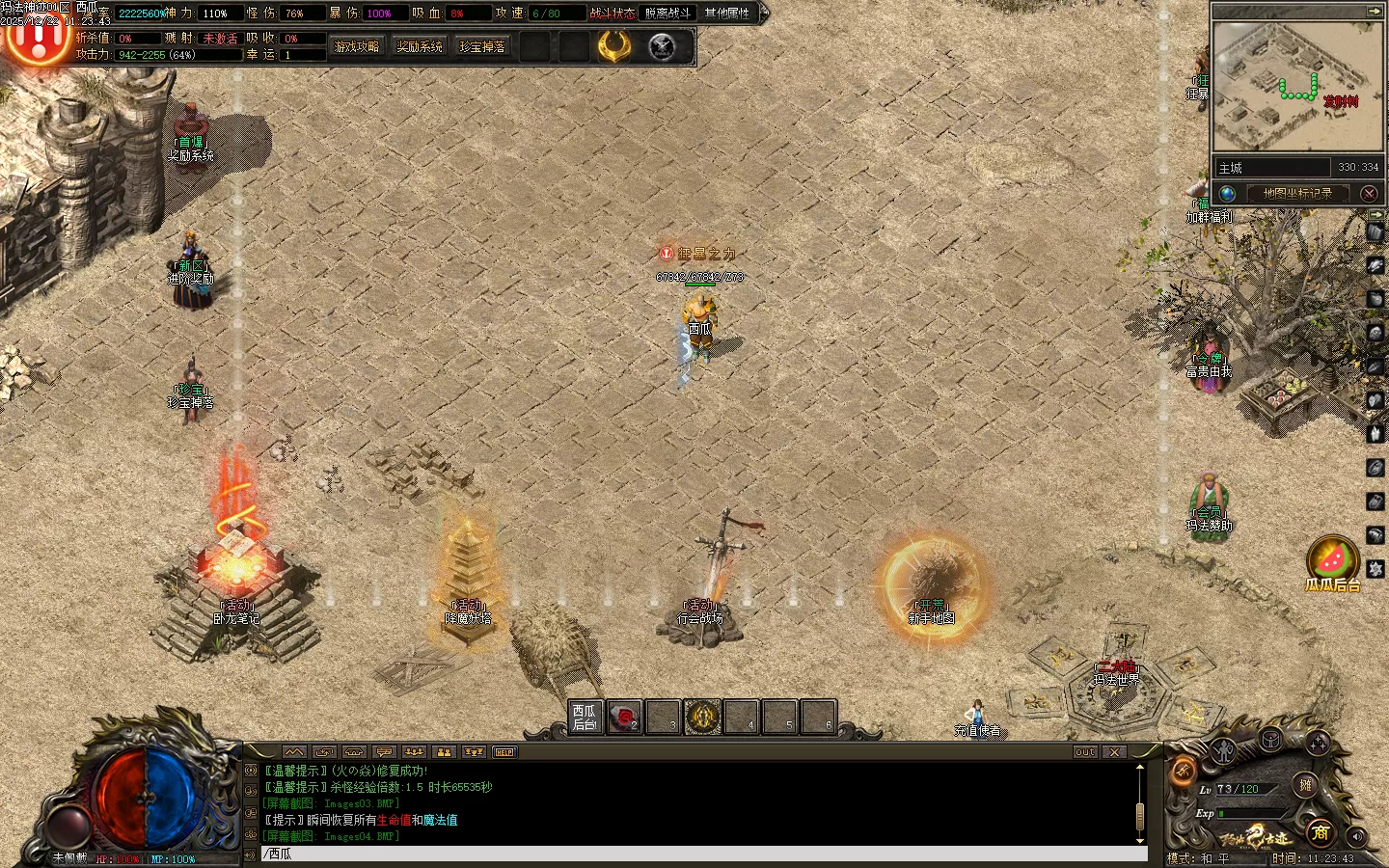The image size is (1389, 868).
Task: Open the minimap
Action: (x=1296, y=87)
